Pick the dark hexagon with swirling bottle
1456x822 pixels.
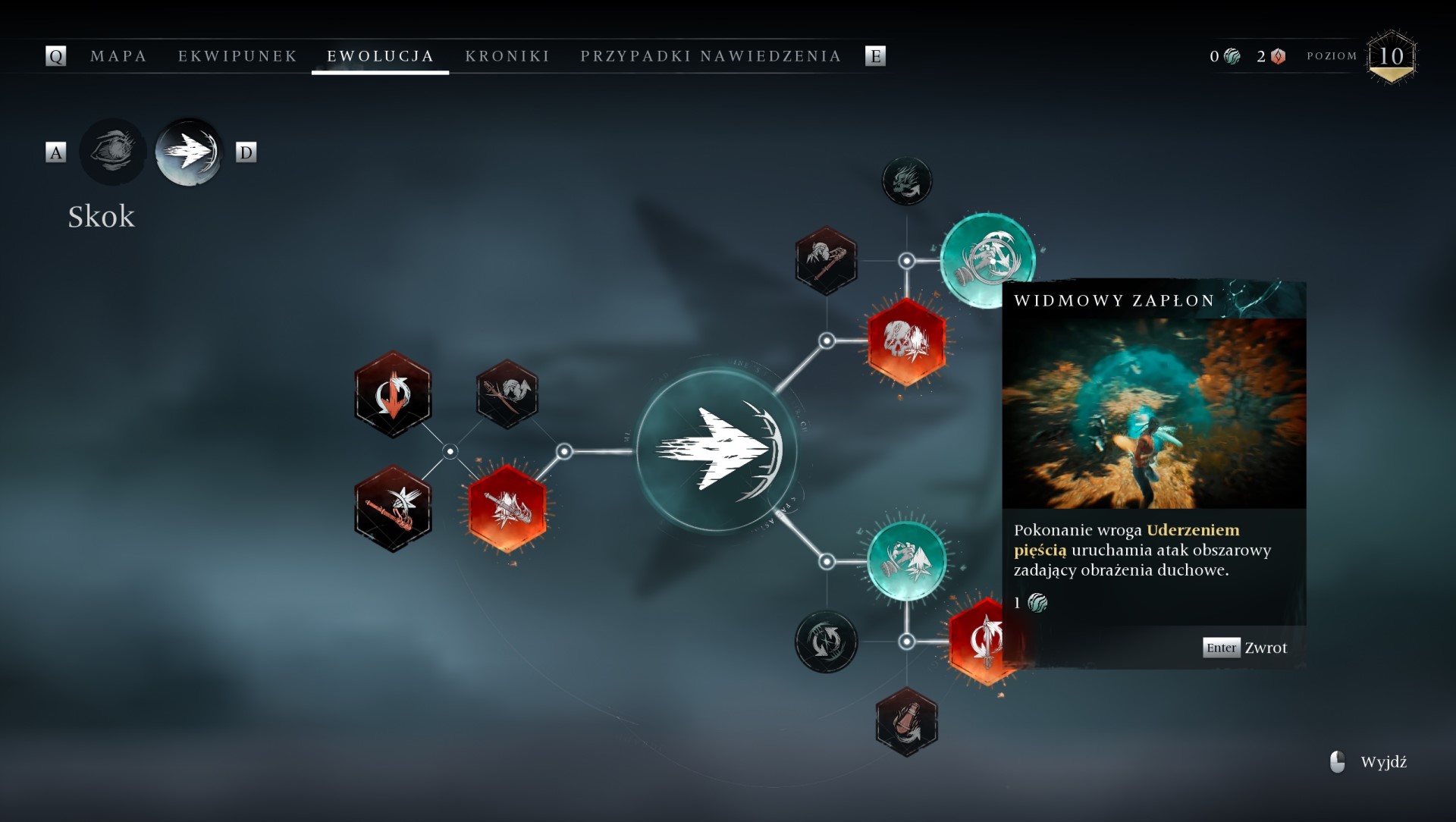(x=906, y=722)
